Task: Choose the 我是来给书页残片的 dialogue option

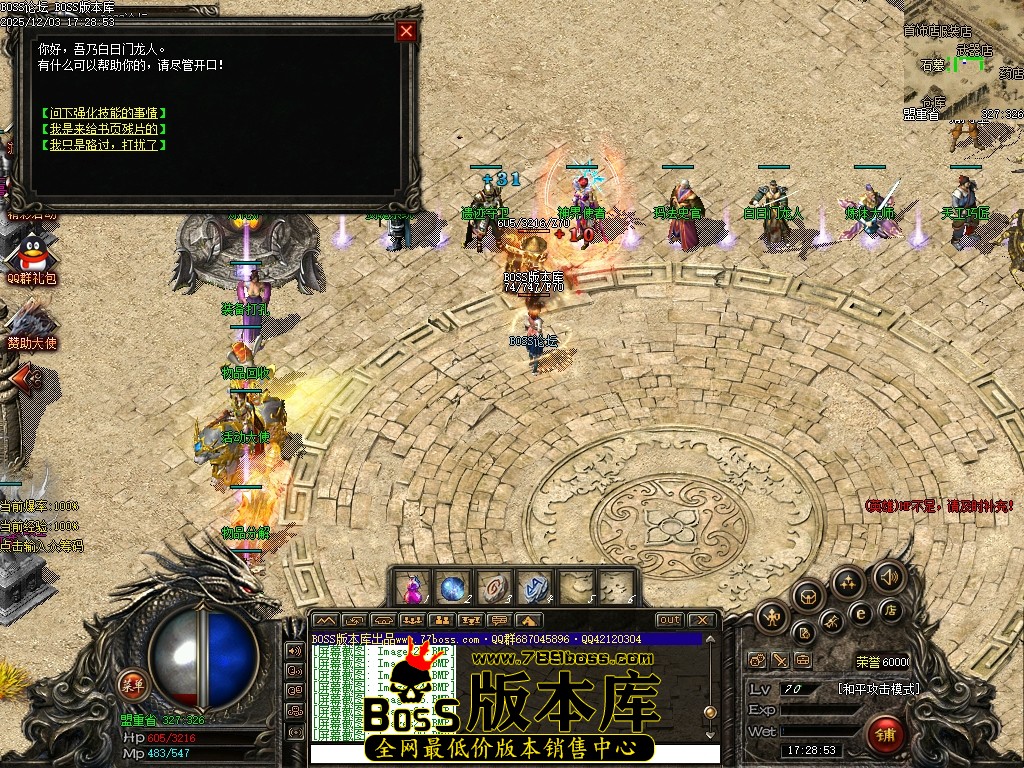Action: pos(104,129)
